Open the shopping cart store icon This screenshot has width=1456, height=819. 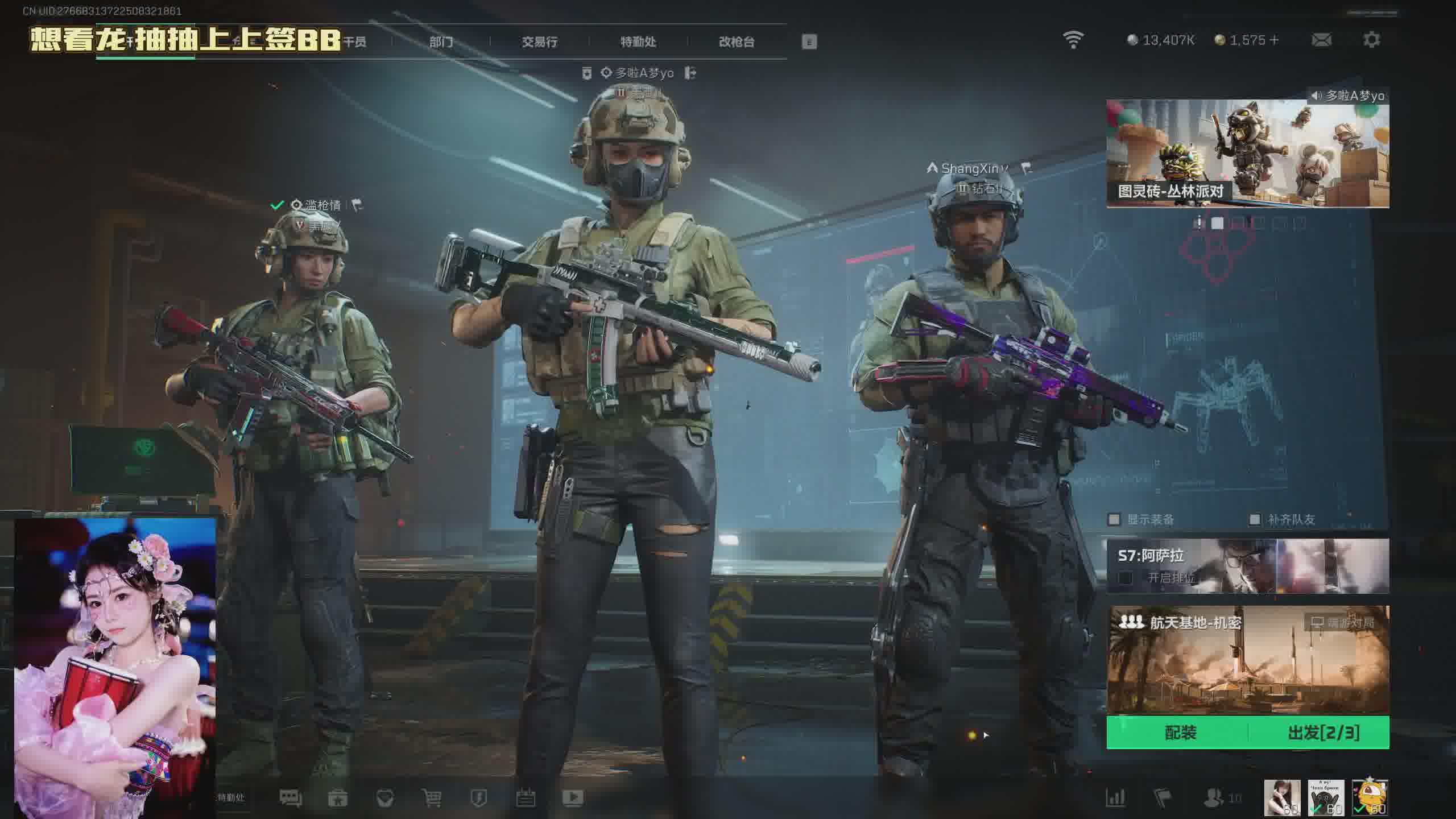pos(432,798)
